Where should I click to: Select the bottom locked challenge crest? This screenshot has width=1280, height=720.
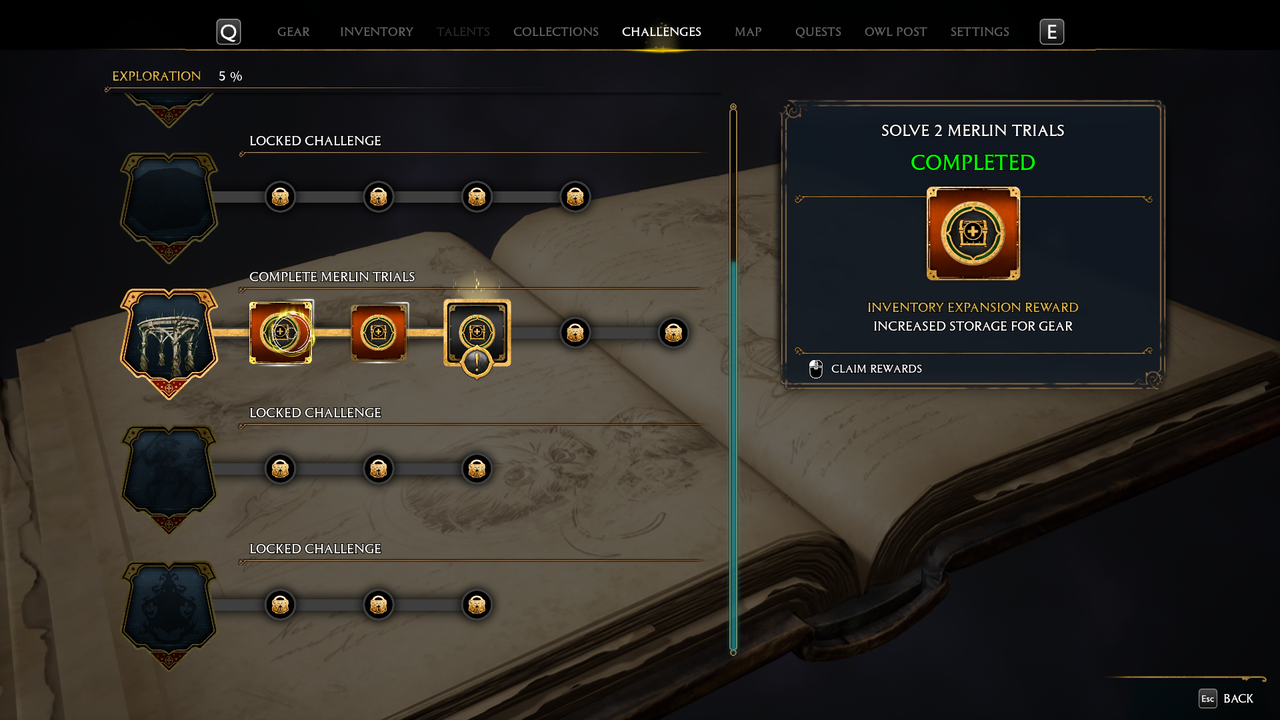[x=168, y=604]
